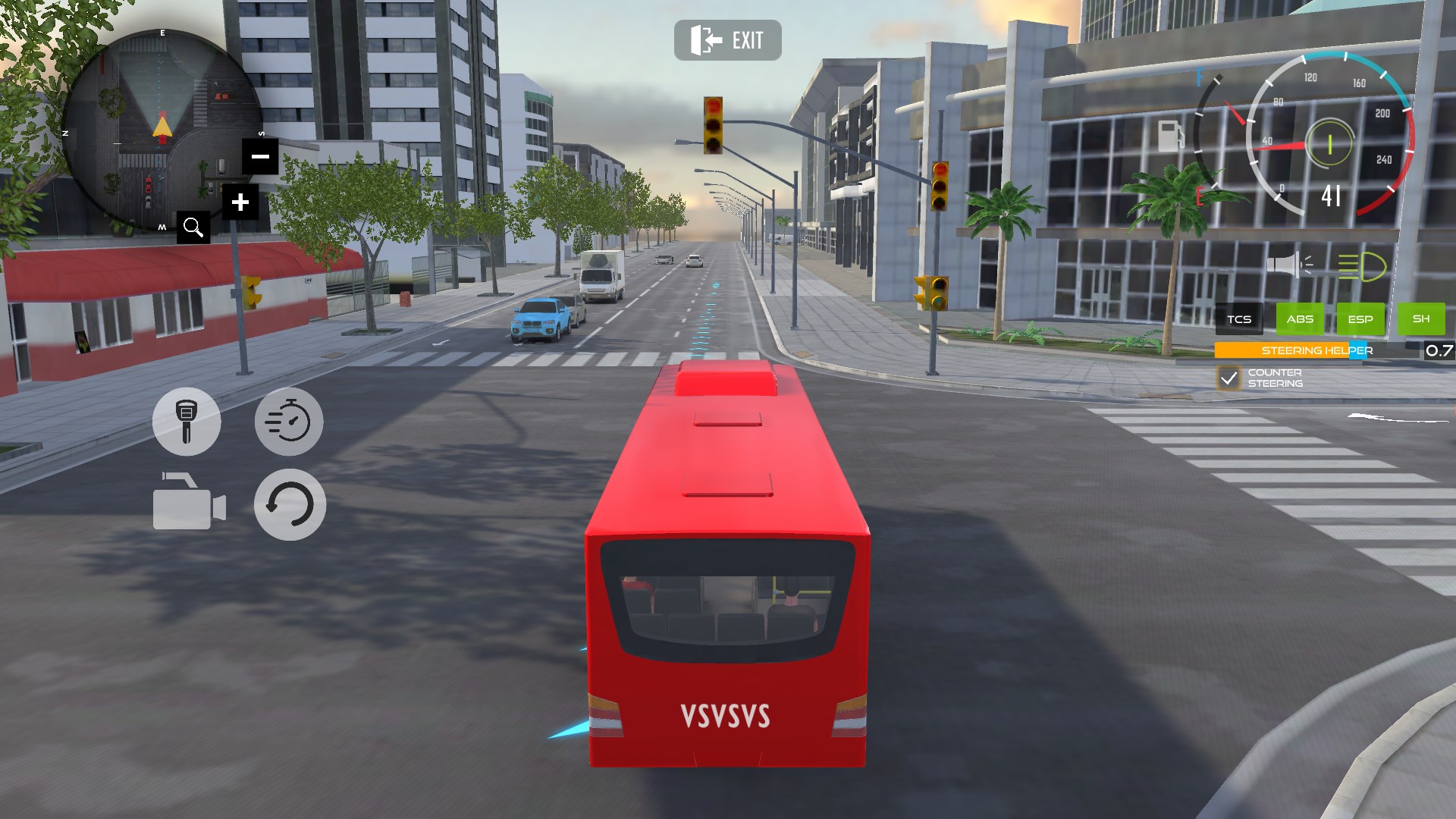Open the minimap magnifier icon
Image resolution: width=1456 pixels, height=819 pixels.
[193, 225]
